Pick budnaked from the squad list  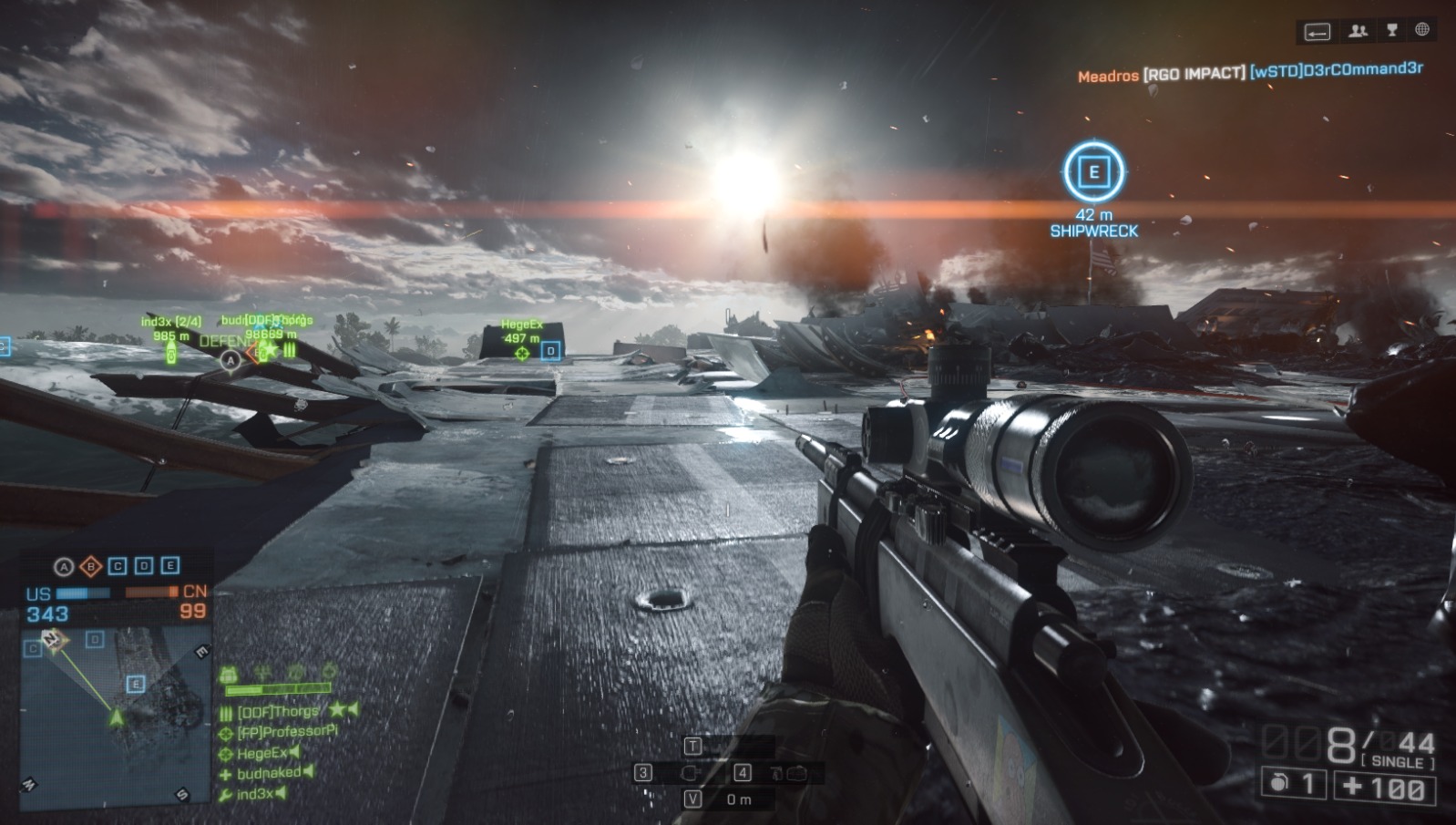268,773
